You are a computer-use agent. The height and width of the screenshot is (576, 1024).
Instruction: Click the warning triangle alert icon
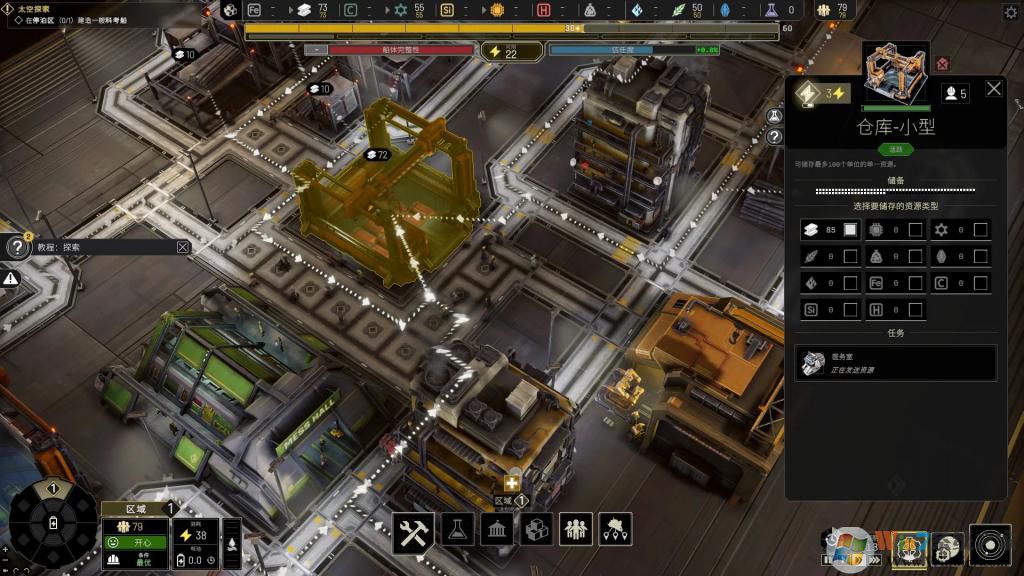(x=11, y=278)
